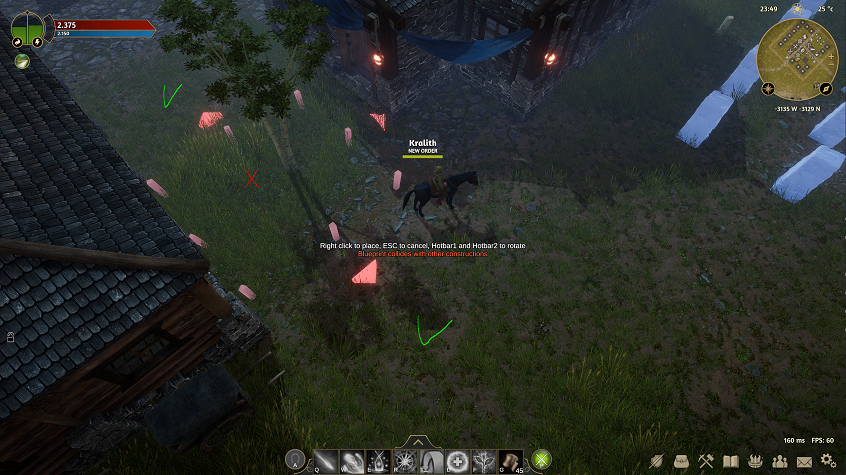
Task: Use the hotbar item with 45 count
Action: coord(511,460)
